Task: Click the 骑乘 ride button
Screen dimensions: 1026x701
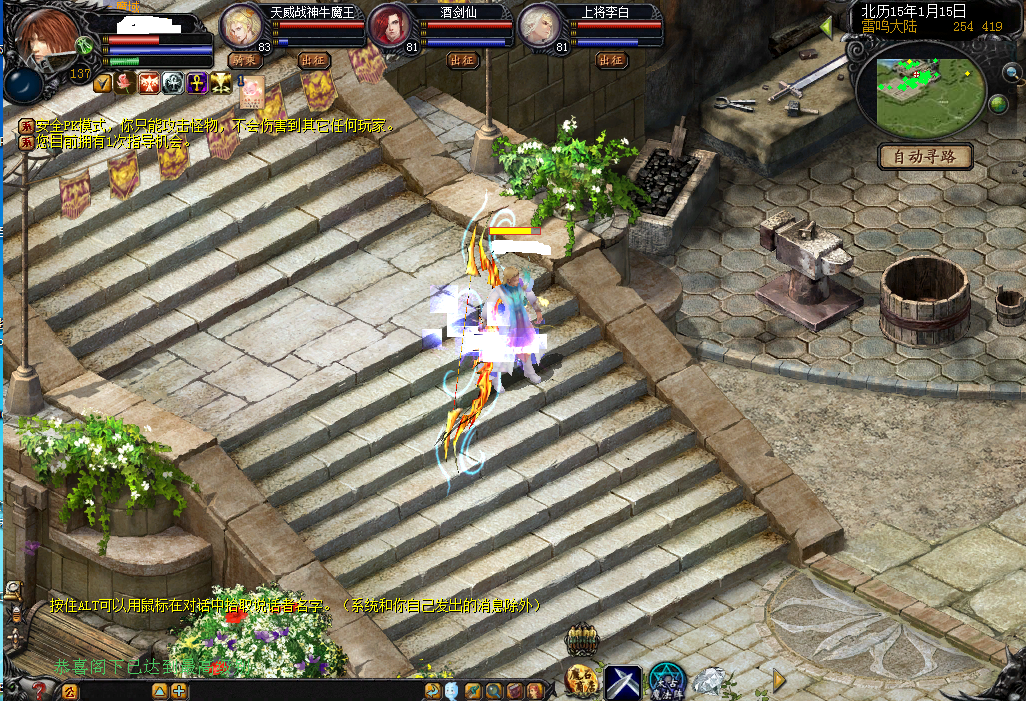Action: (243, 60)
